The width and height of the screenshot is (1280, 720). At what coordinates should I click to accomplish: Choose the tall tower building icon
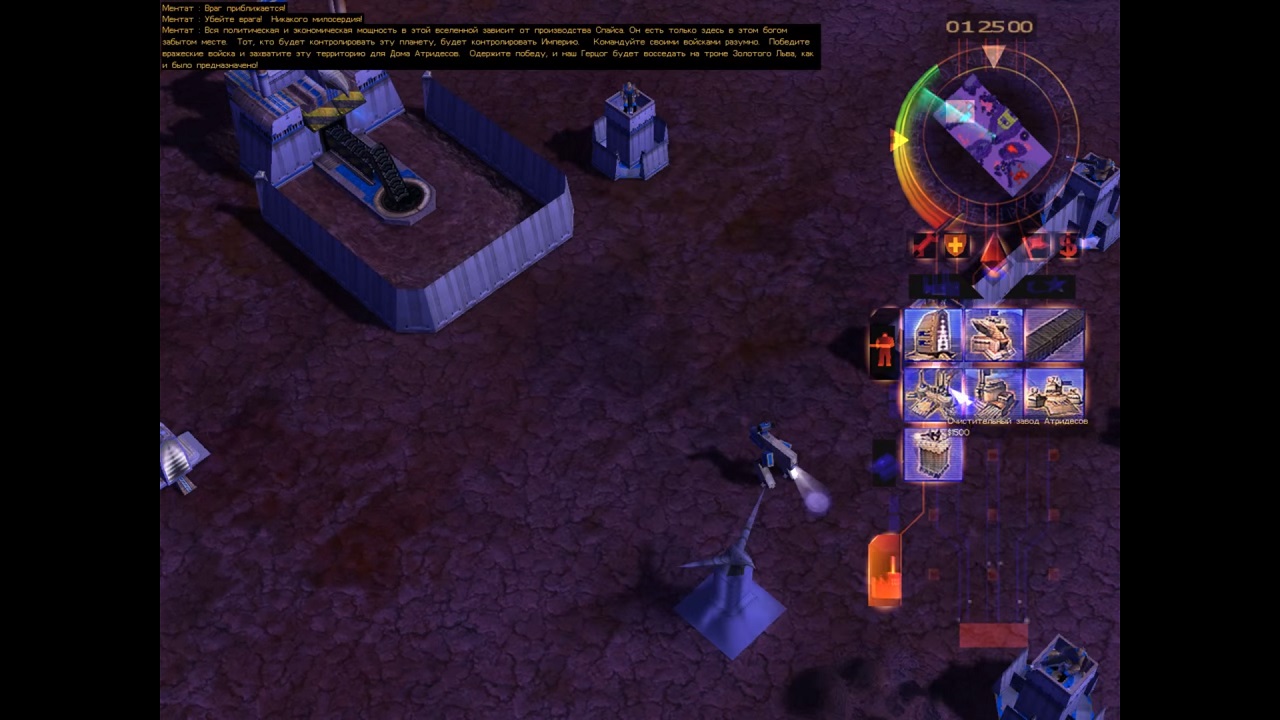pyautogui.click(x=932, y=334)
